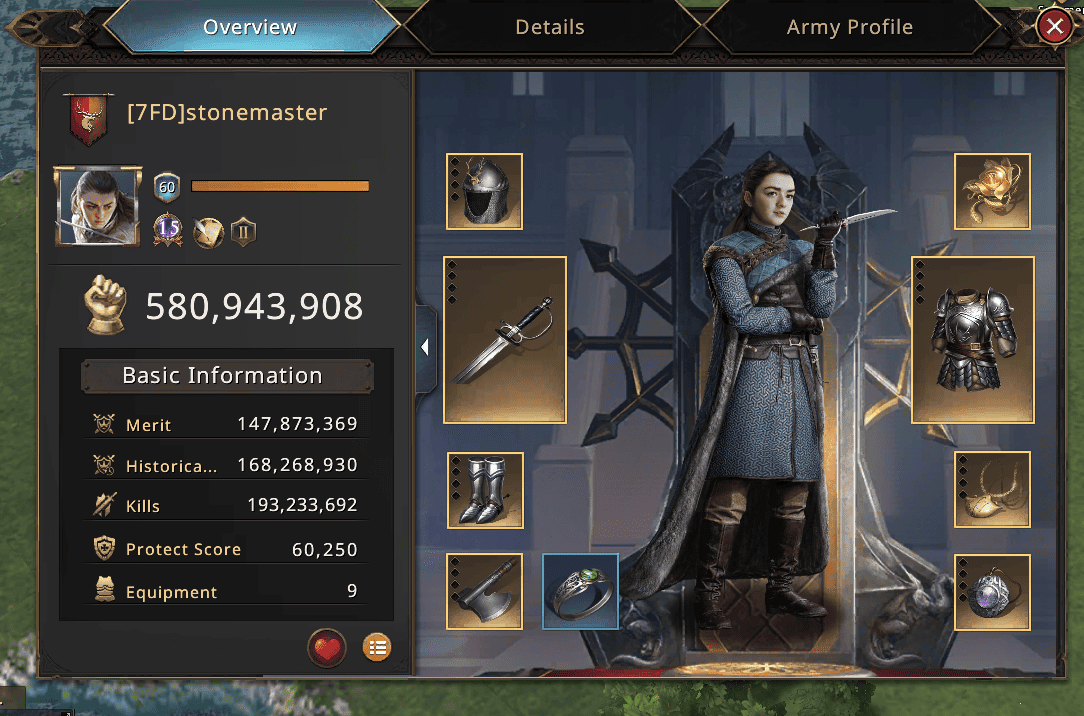1084x716 pixels.
Task: Open the golden ornament slot
Action: coord(992,191)
